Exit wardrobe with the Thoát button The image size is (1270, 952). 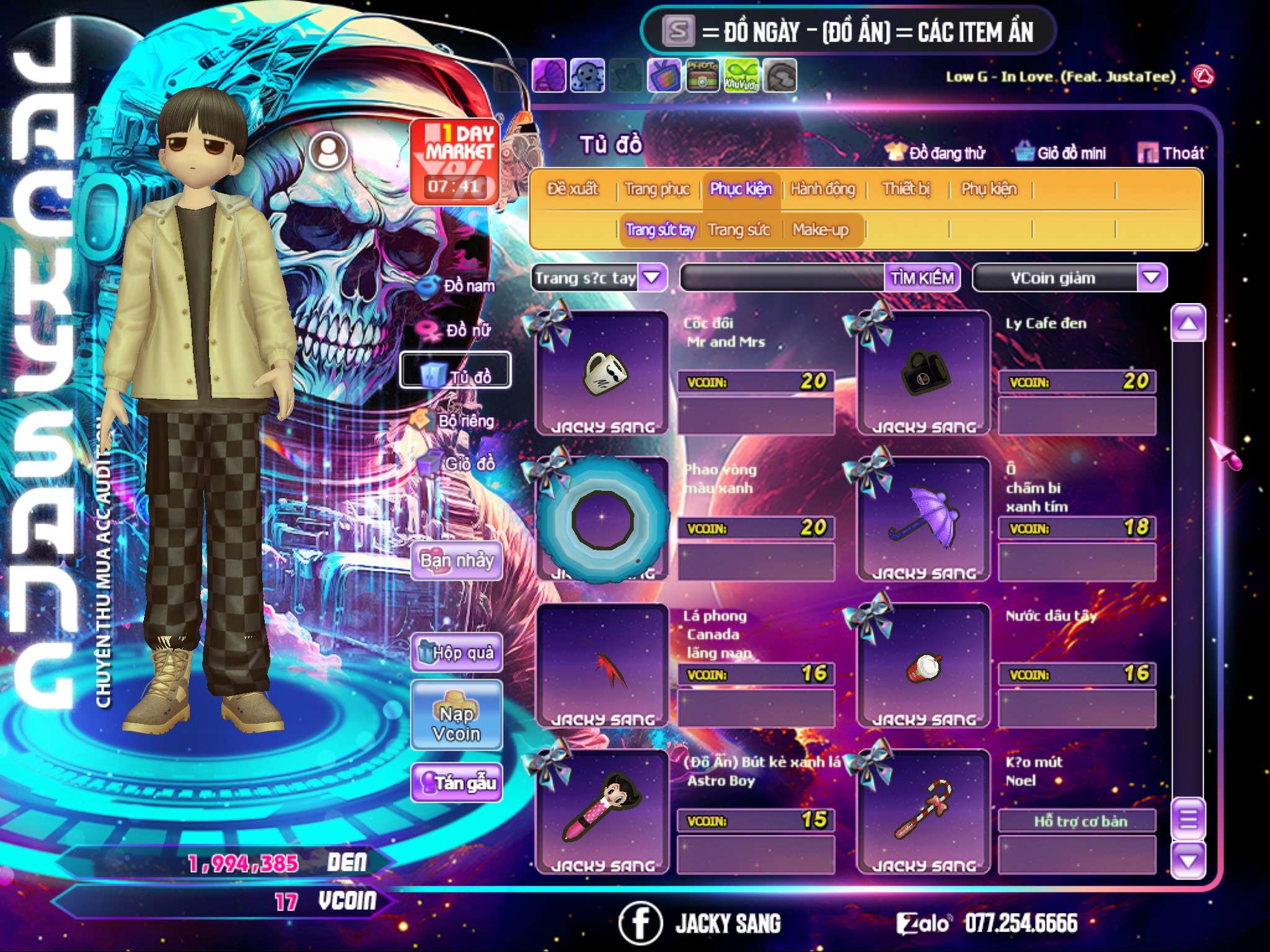point(1171,153)
